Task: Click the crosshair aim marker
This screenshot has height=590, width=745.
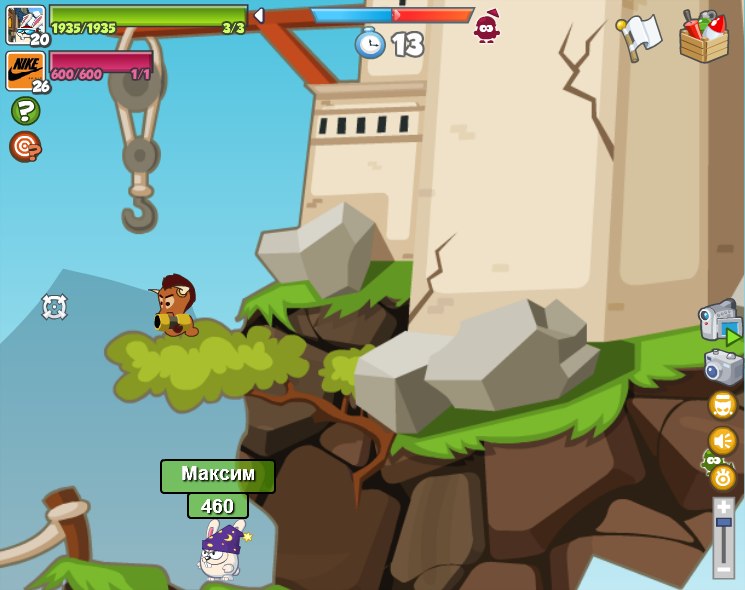Action: tap(54, 307)
